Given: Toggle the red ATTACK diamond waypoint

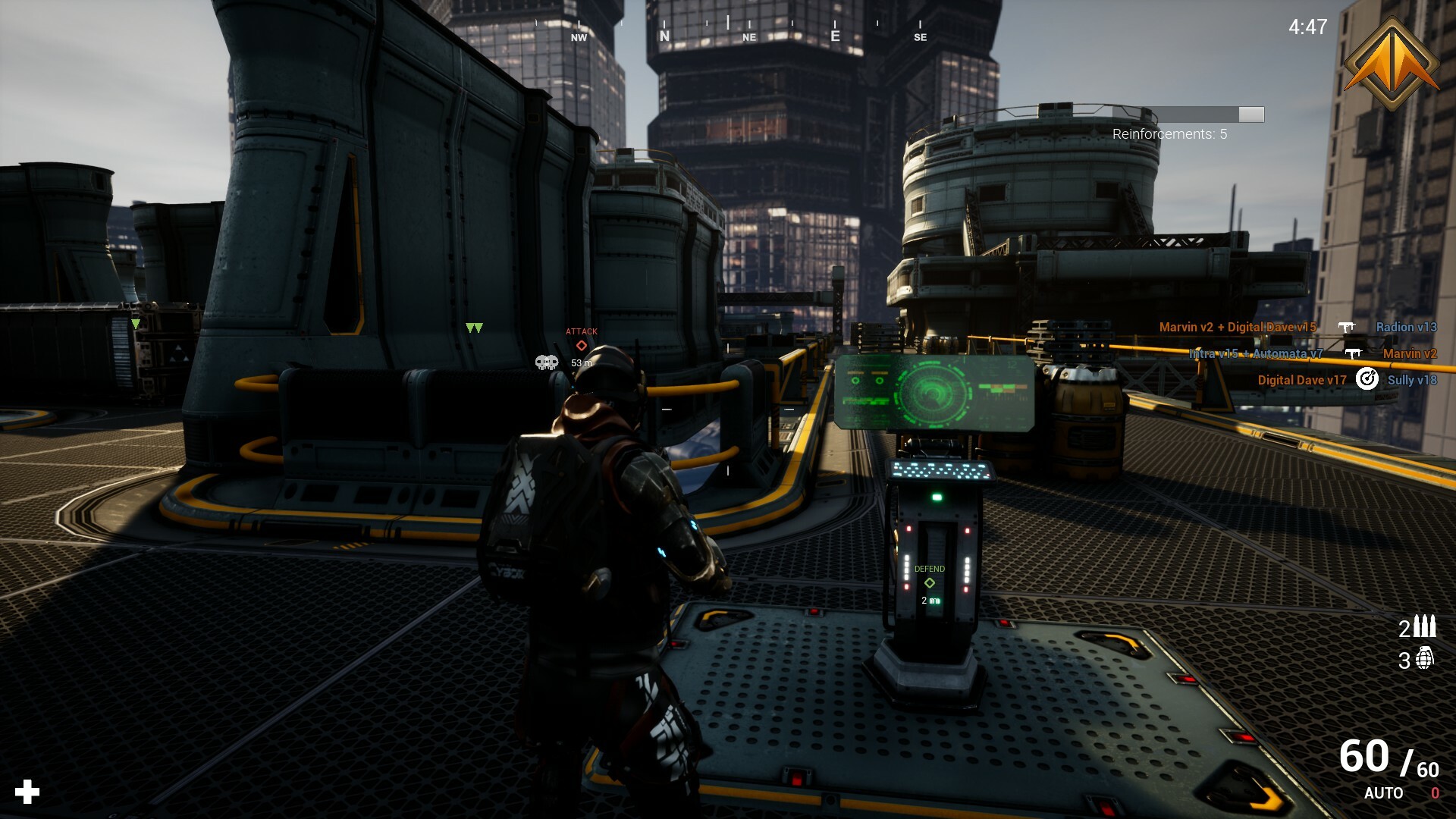Looking at the screenshot, I should tap(581, 345).
